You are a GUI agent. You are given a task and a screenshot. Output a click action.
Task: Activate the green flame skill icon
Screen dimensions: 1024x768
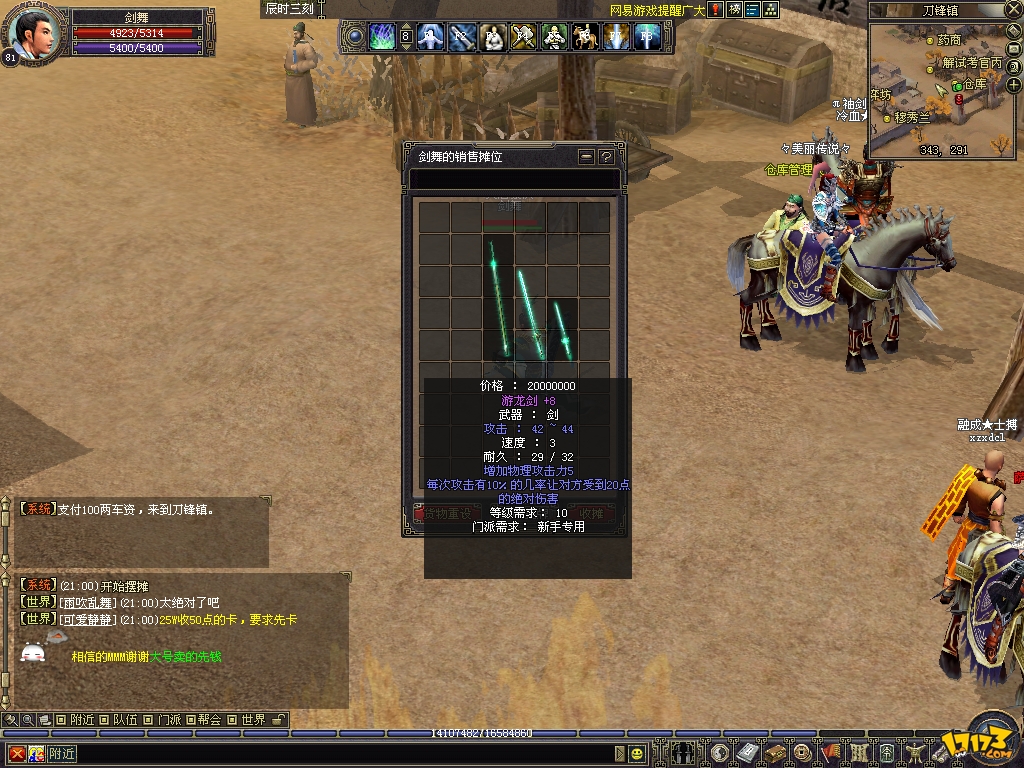pyautogui.click(x=382, y=38)
